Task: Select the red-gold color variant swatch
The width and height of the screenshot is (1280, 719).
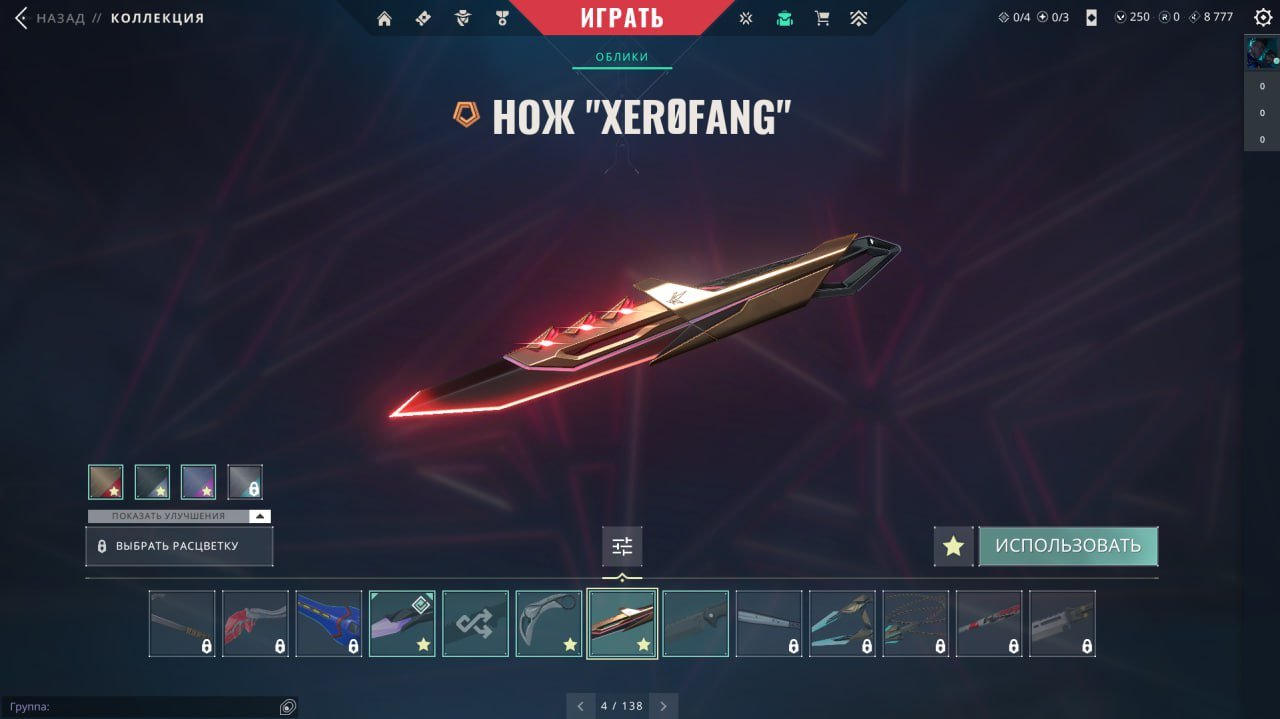Action: click(x=106, y=482)
